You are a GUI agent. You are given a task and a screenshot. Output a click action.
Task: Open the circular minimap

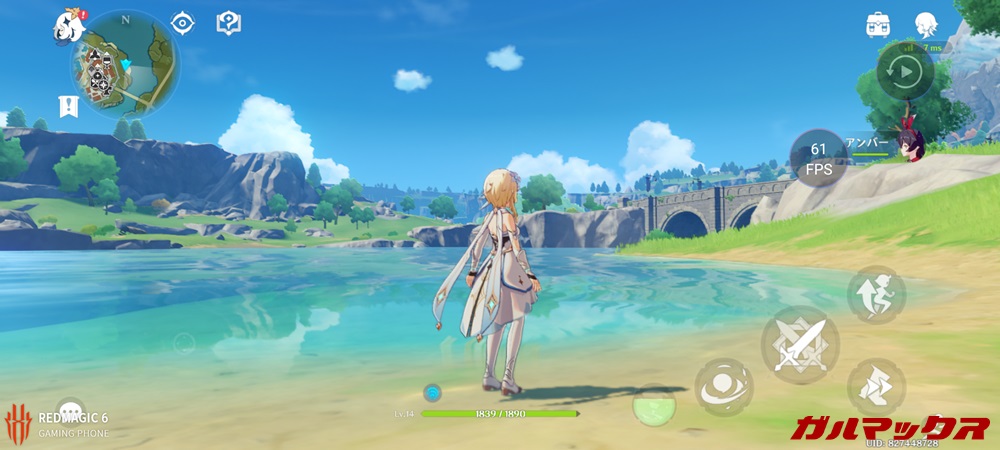[x=124, y=63]
